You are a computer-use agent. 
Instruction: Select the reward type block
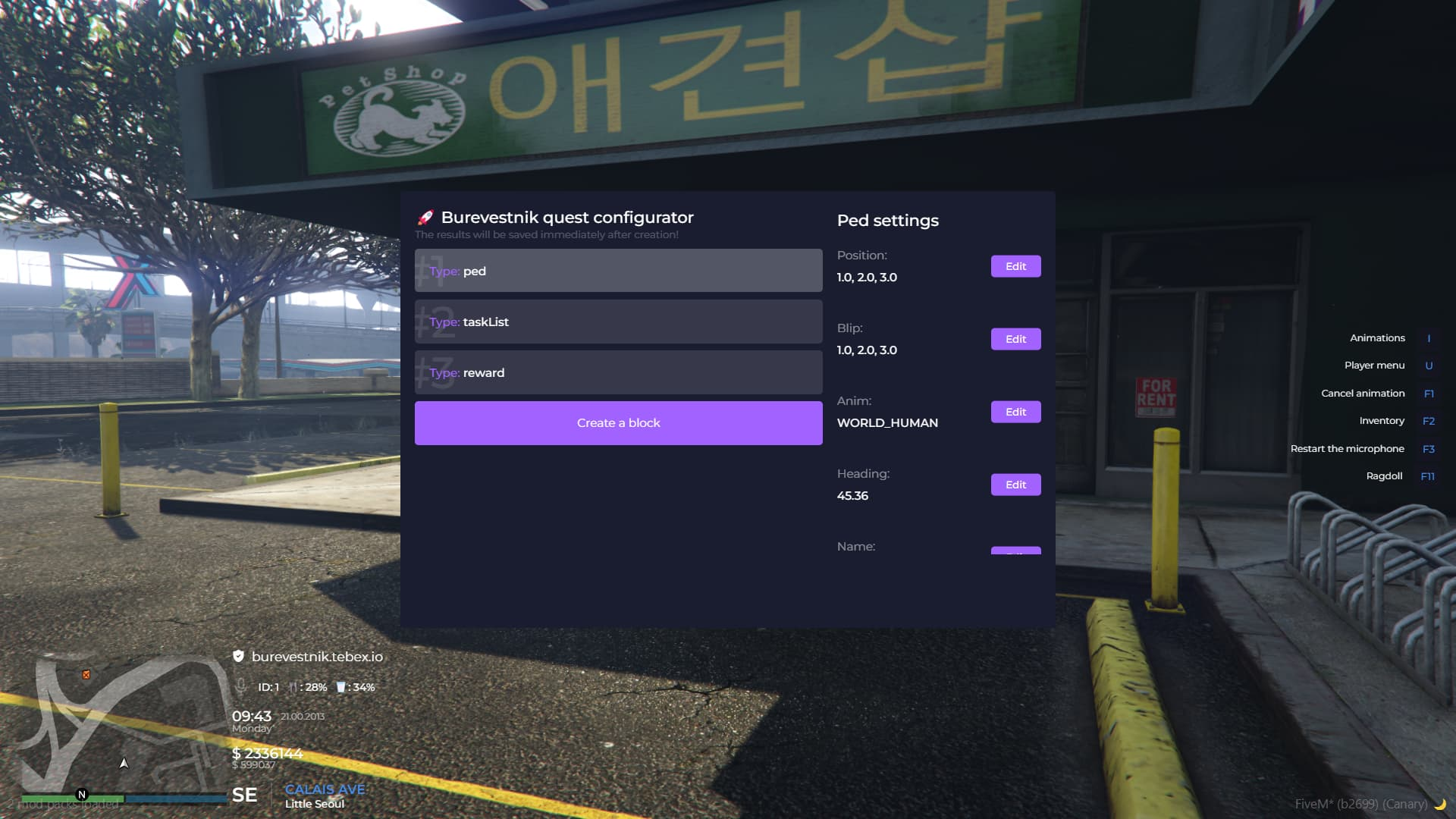pos(618,372)
